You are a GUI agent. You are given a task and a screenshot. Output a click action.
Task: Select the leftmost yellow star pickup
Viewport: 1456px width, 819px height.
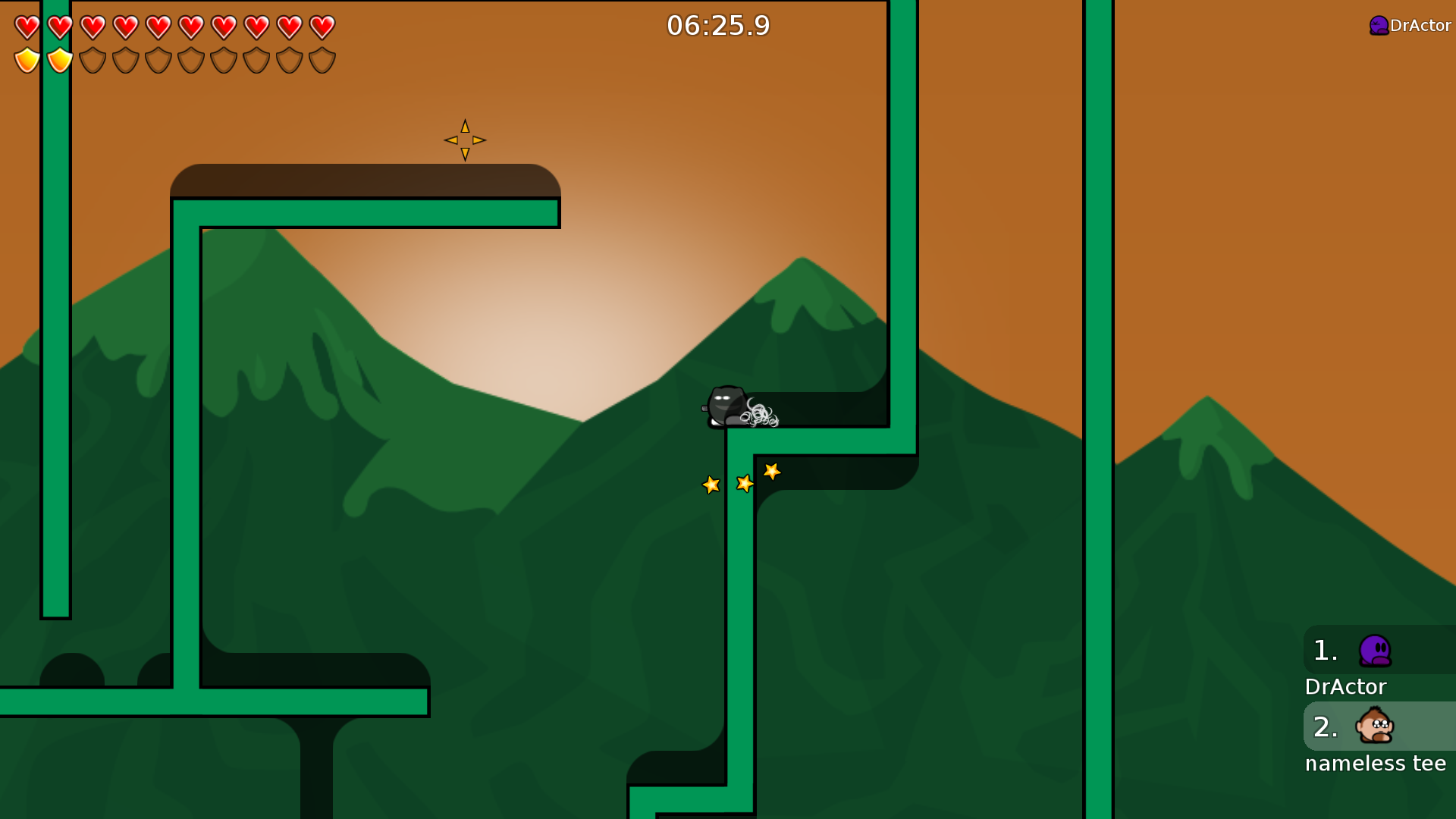711,485
